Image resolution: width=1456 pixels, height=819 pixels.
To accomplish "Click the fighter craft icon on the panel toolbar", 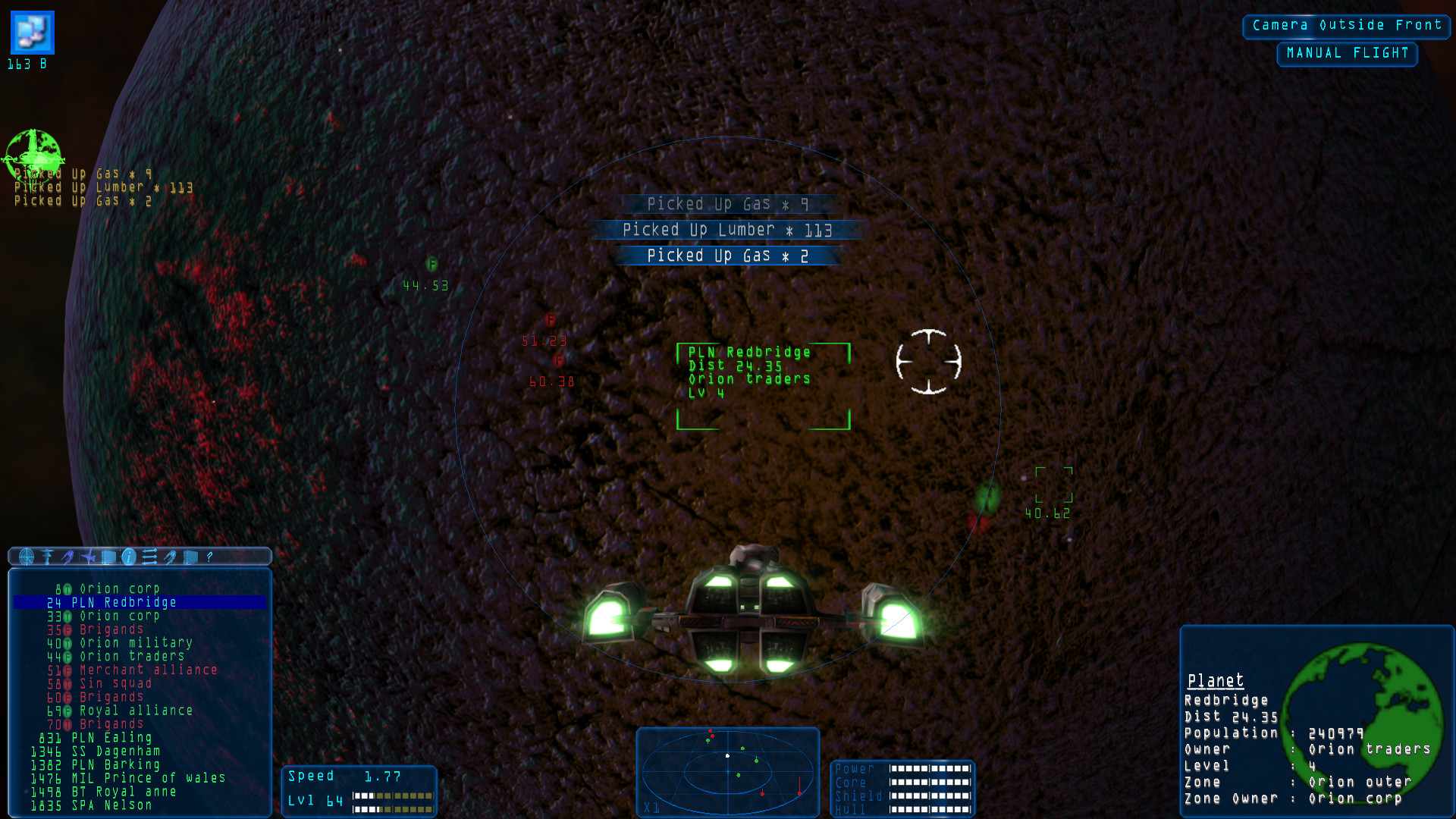I will pos(87,557).
